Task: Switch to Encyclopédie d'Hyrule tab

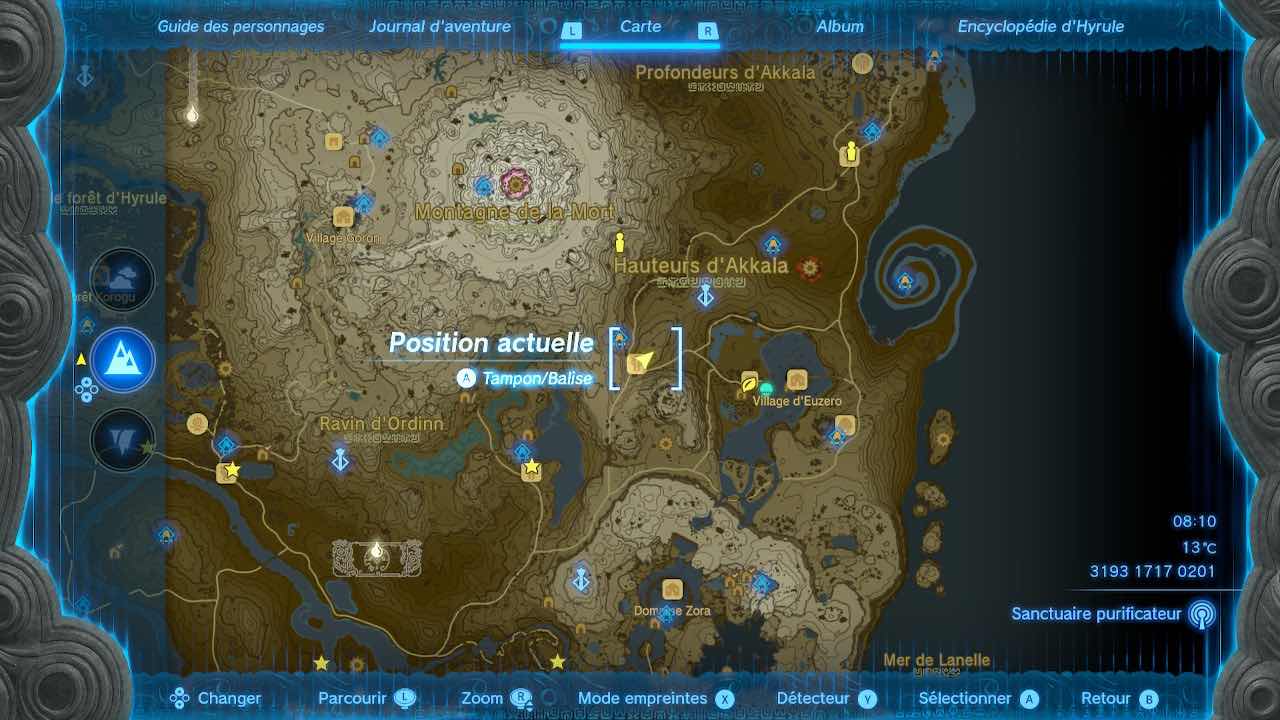Action: [1040, 27]
